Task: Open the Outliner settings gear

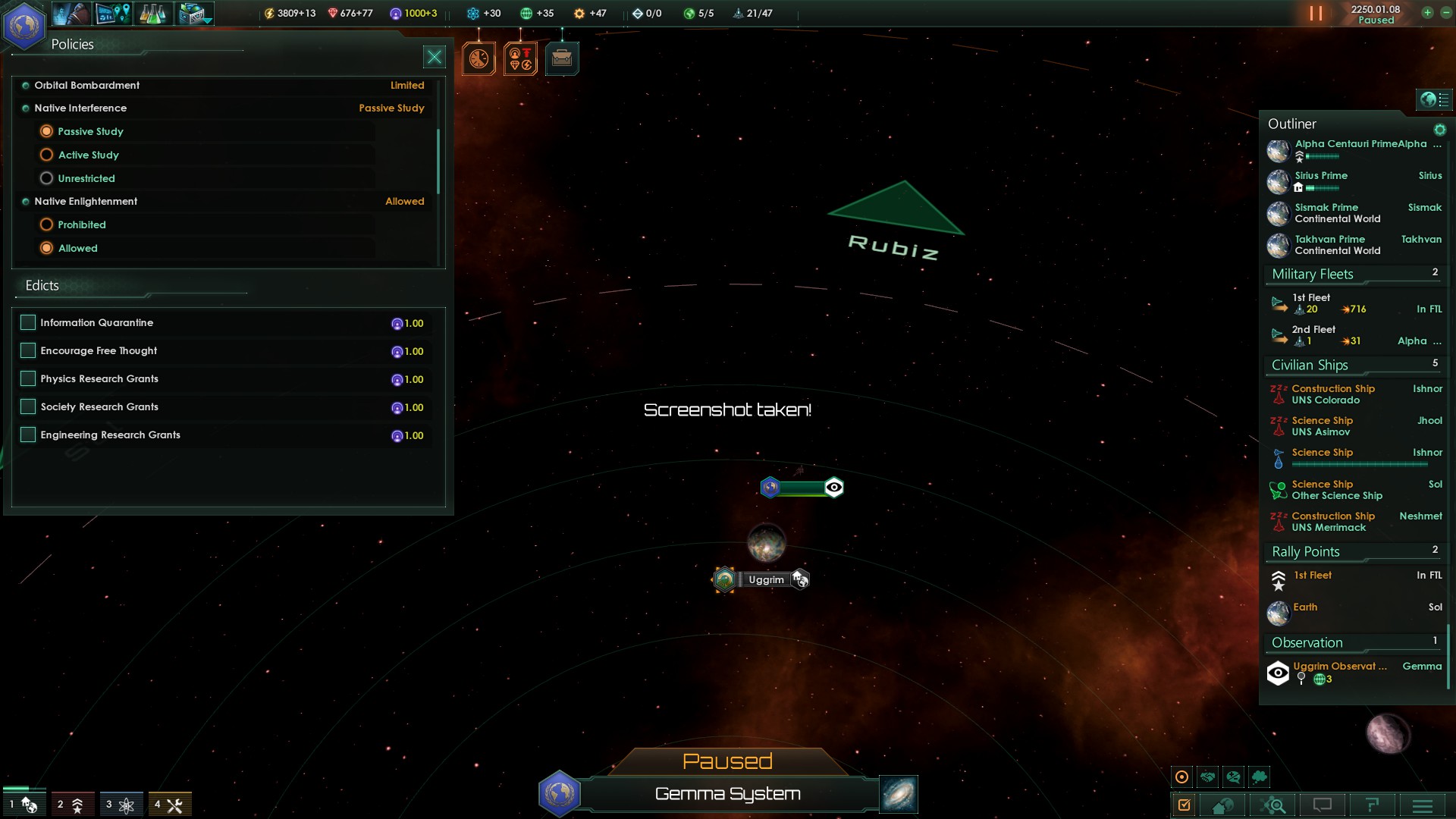Action: [1439, 130]
